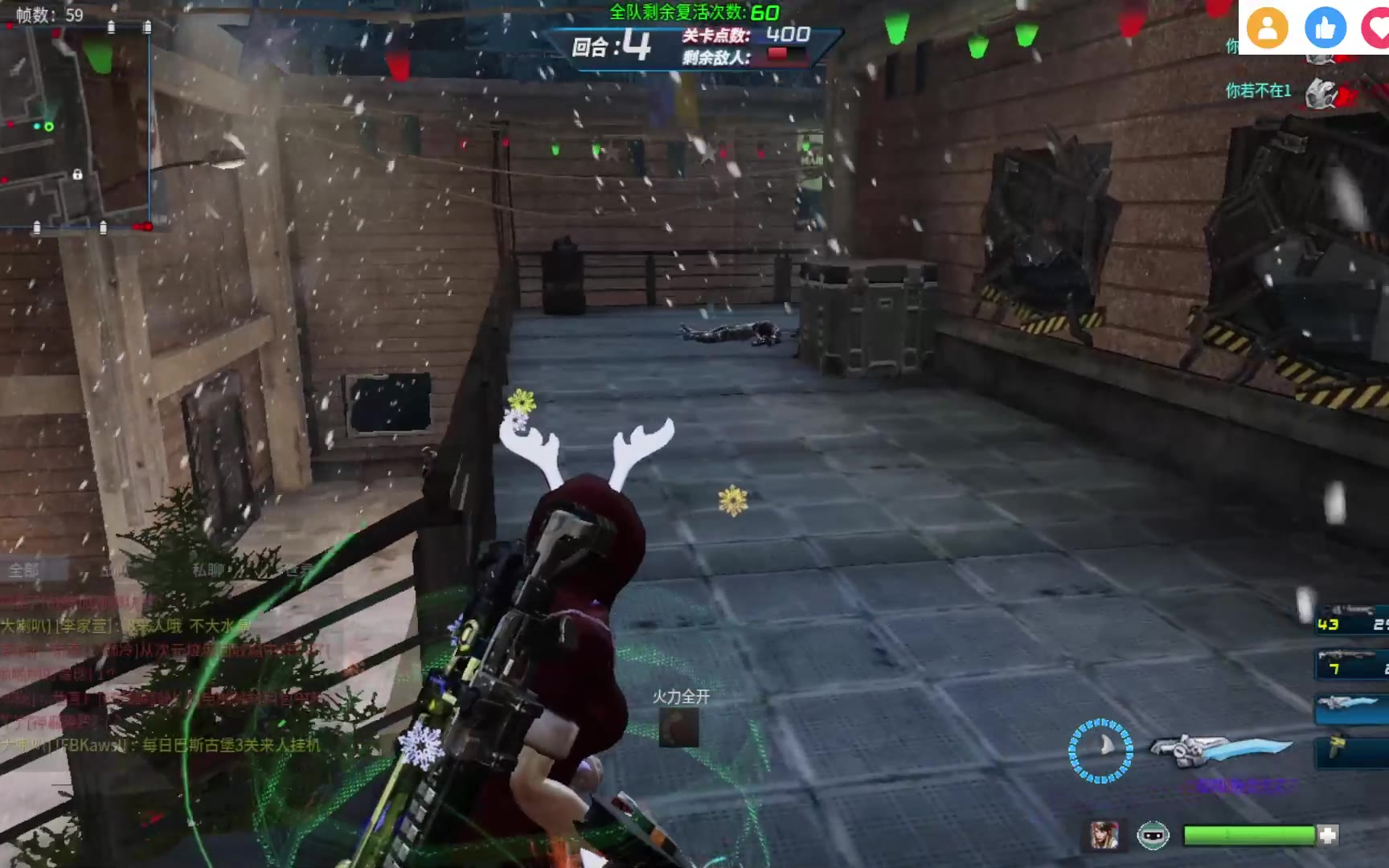
Task: Choose the blue blade melee weapon slot
Action: [x=1352, y=706]
